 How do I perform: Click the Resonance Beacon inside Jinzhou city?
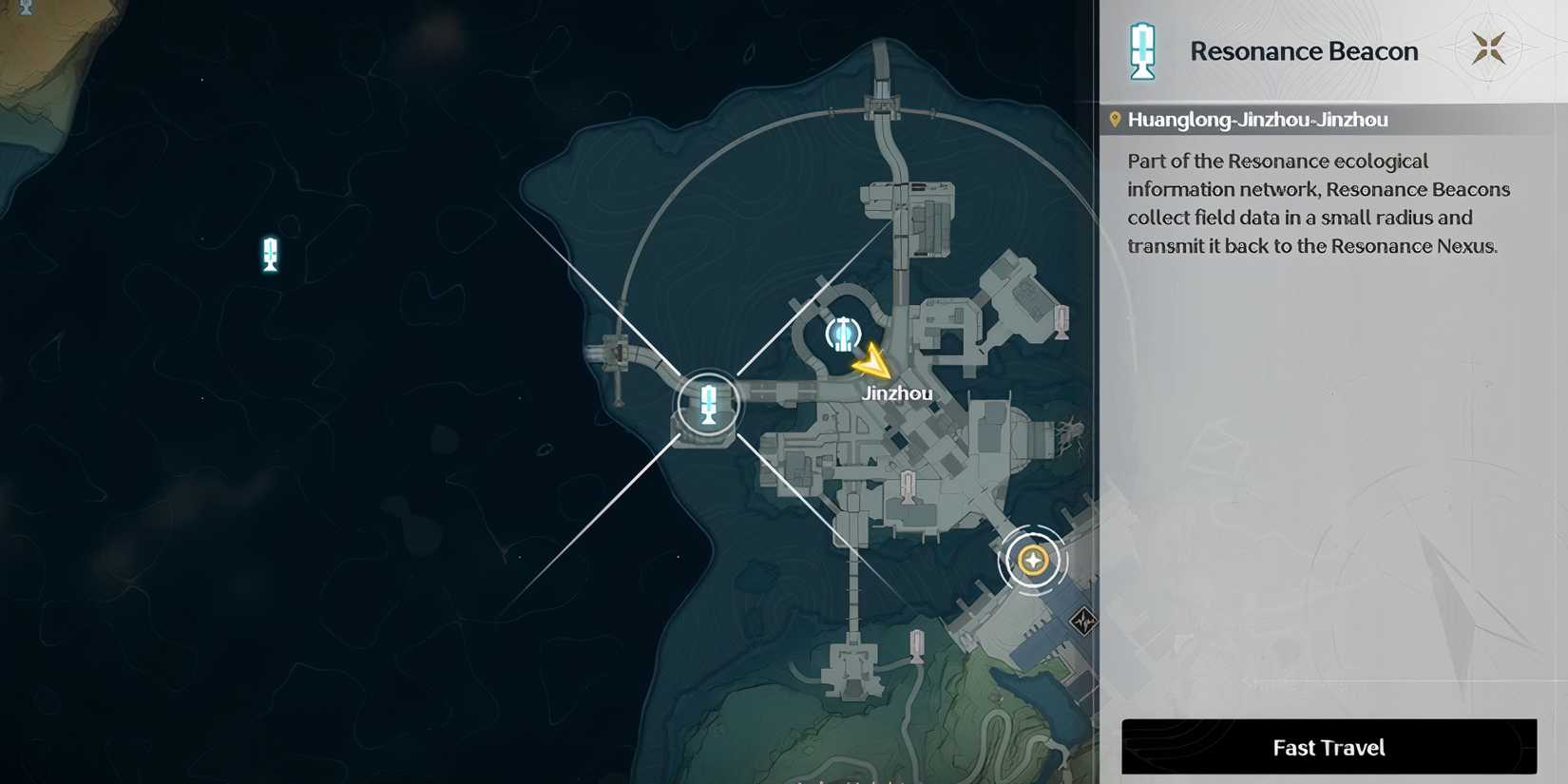(843, 333)
